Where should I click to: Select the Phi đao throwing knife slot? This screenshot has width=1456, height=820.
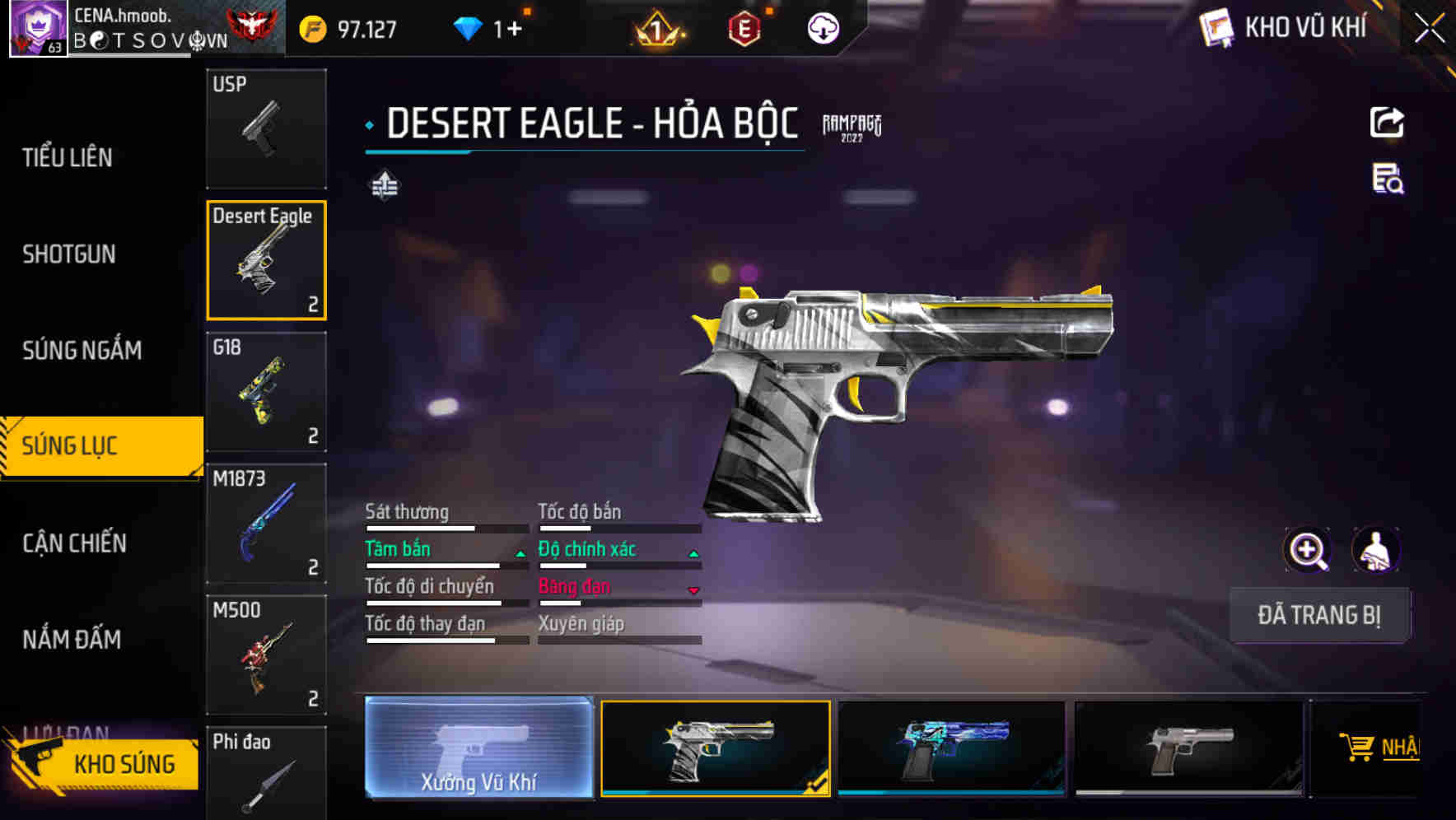[266, 774]
